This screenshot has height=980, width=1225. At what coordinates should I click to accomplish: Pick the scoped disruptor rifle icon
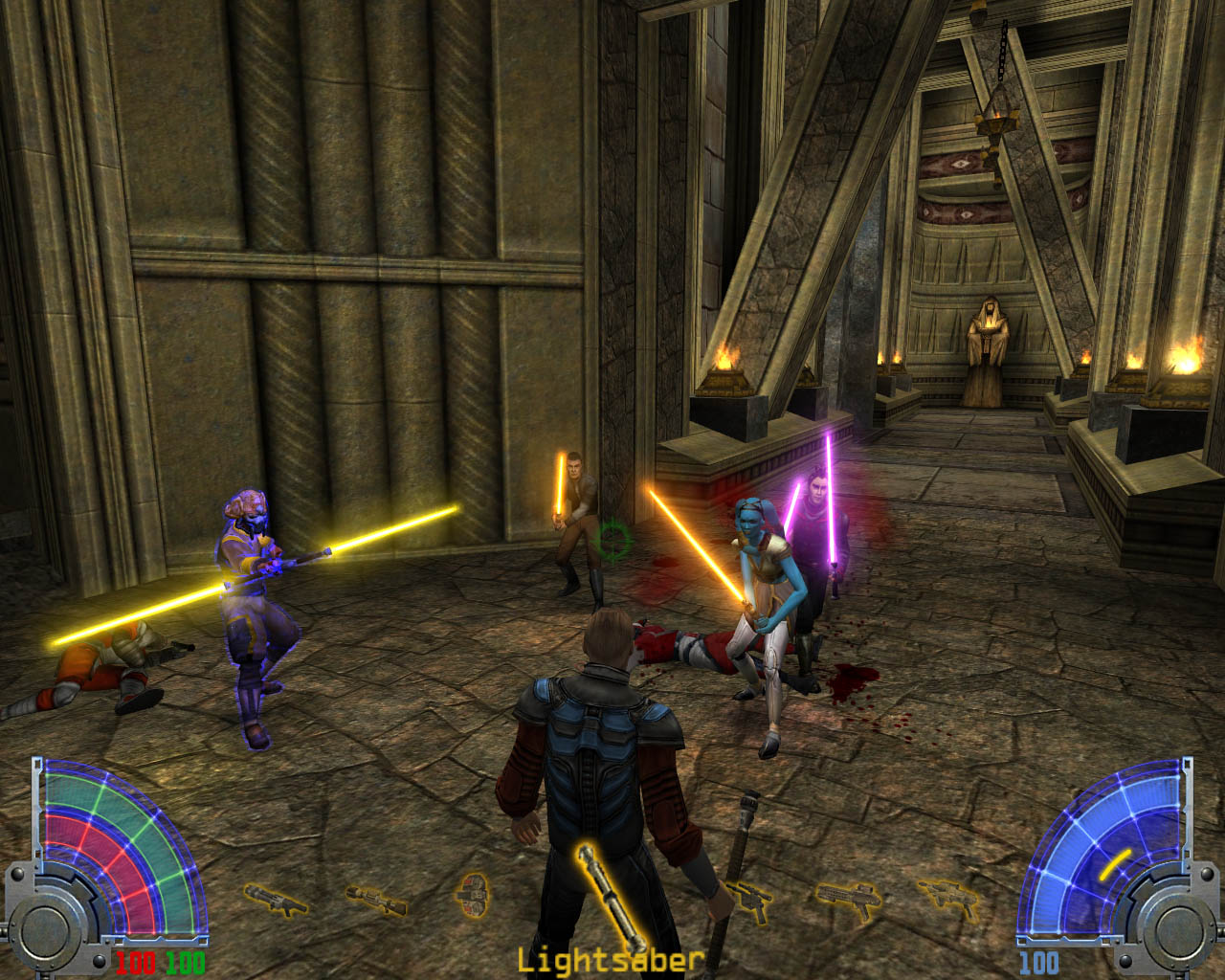[x=374, y=899]
